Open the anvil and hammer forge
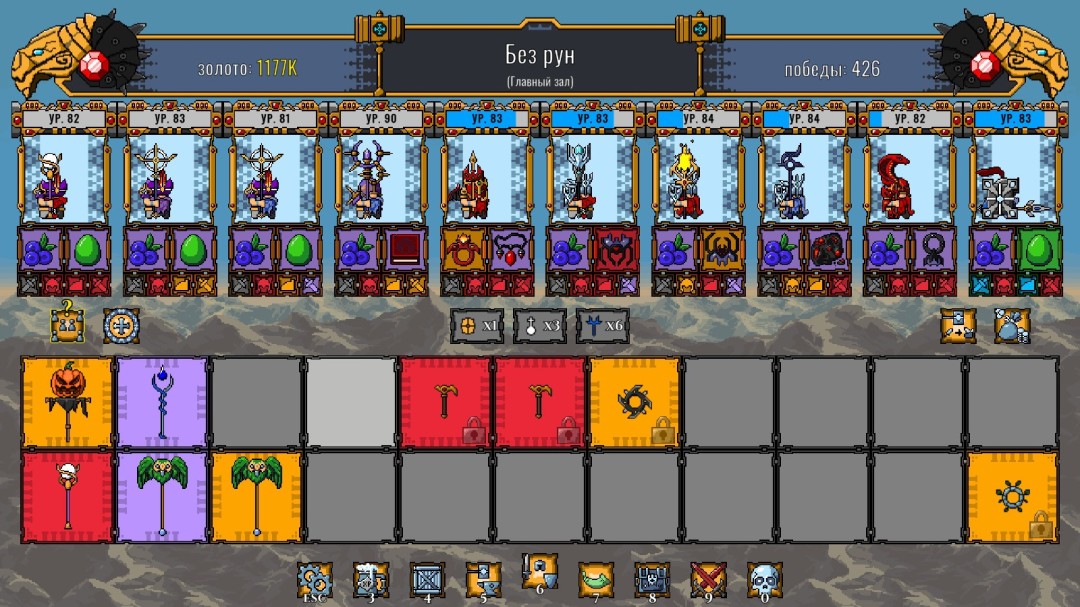The image size is (1080, 607). pos(483,579)
